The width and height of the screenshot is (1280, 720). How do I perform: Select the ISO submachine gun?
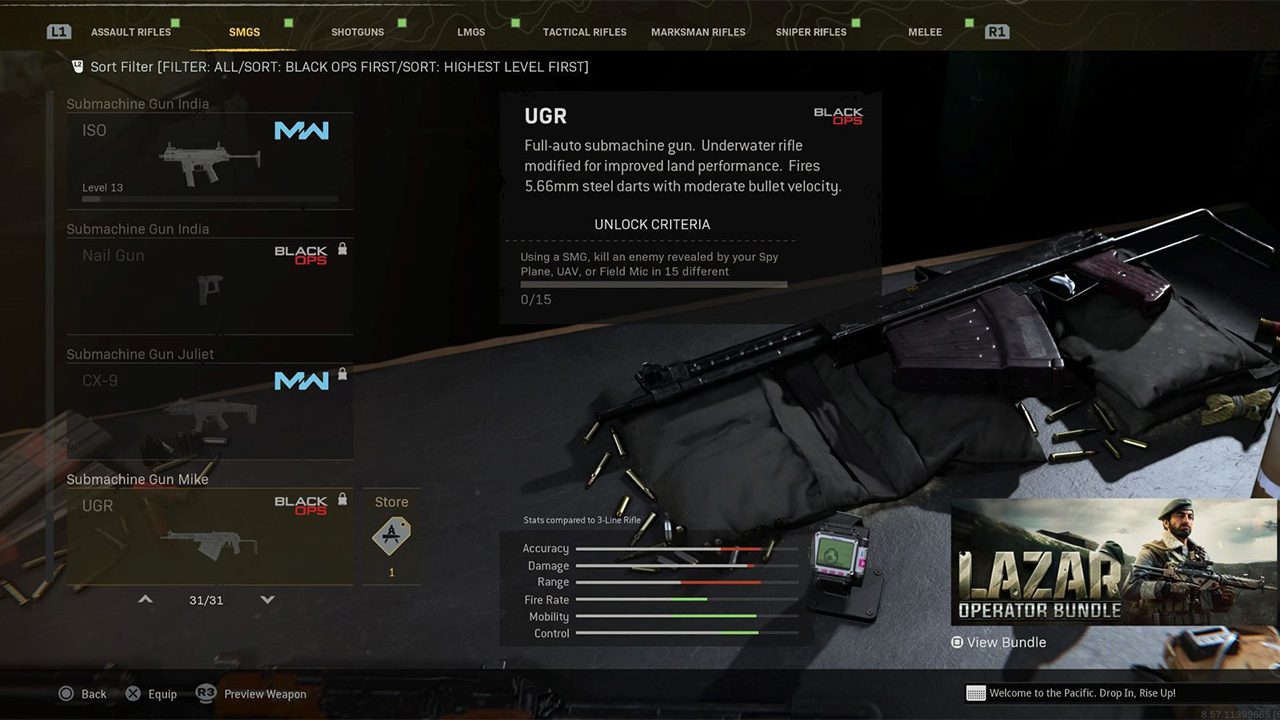210,160
